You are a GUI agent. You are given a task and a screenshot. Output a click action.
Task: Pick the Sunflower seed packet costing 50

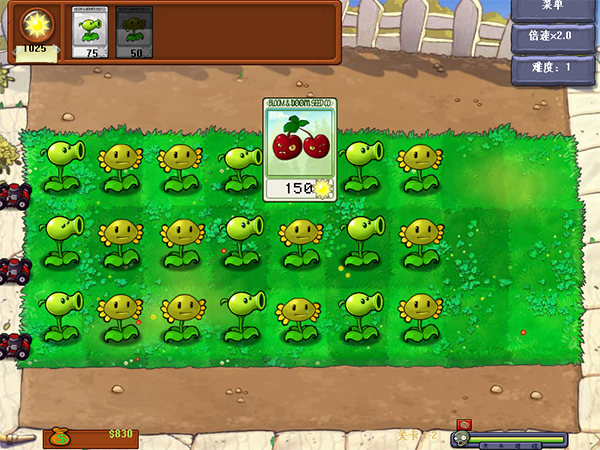(134, 31)
